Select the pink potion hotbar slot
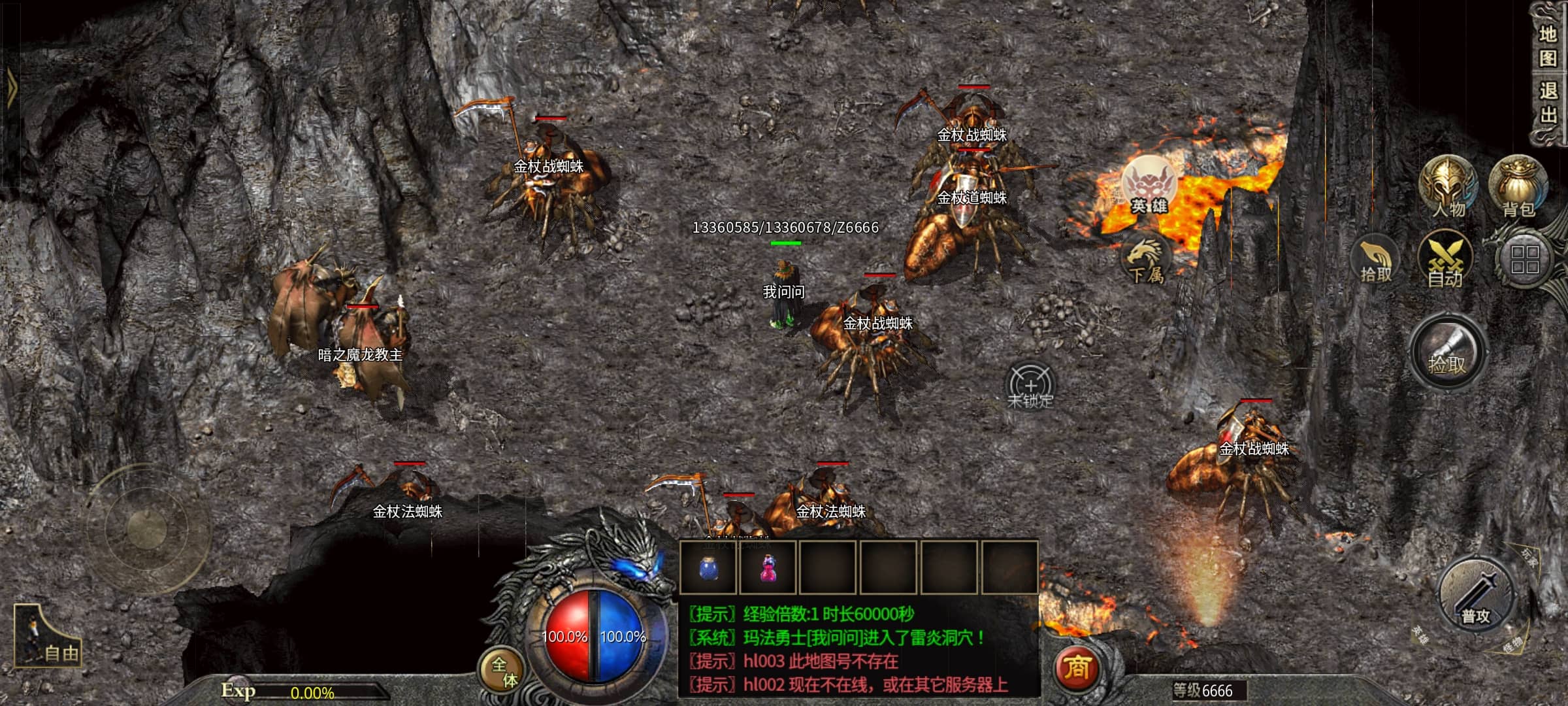The width and height of the screenshot is (1568, 706). coord(768,568)
